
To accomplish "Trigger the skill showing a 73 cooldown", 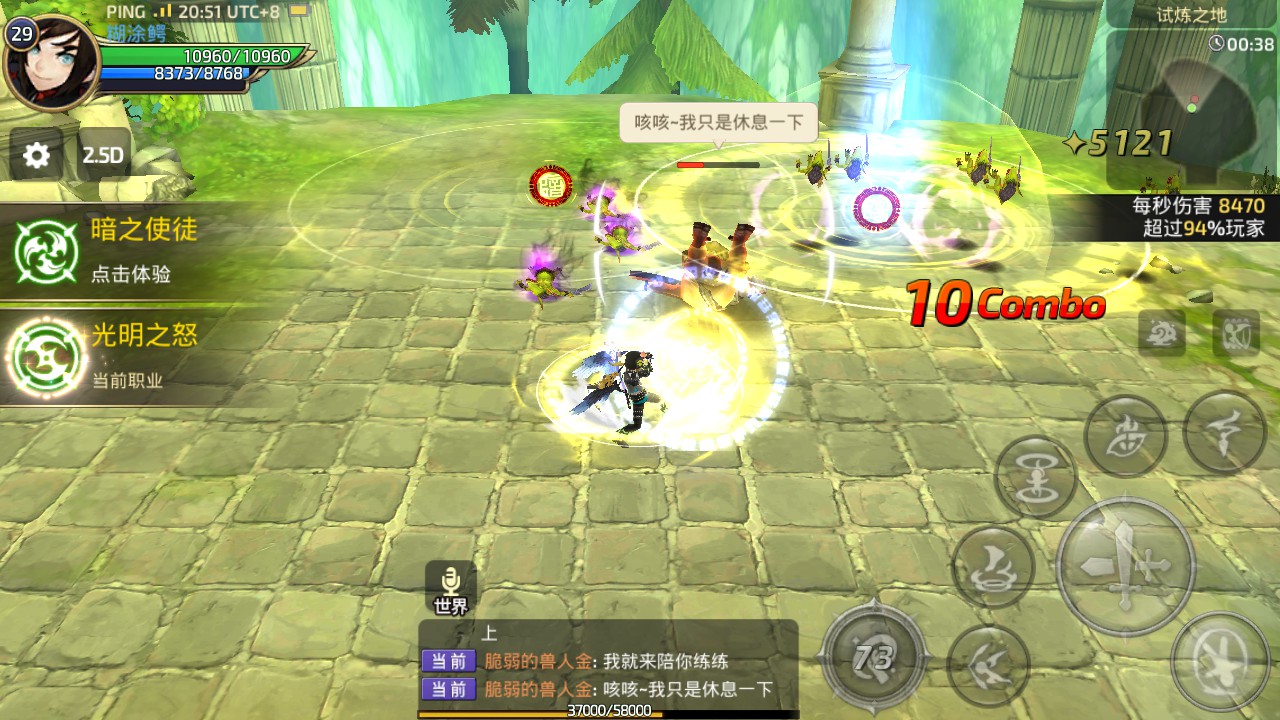I will click(x=873, y=659).
